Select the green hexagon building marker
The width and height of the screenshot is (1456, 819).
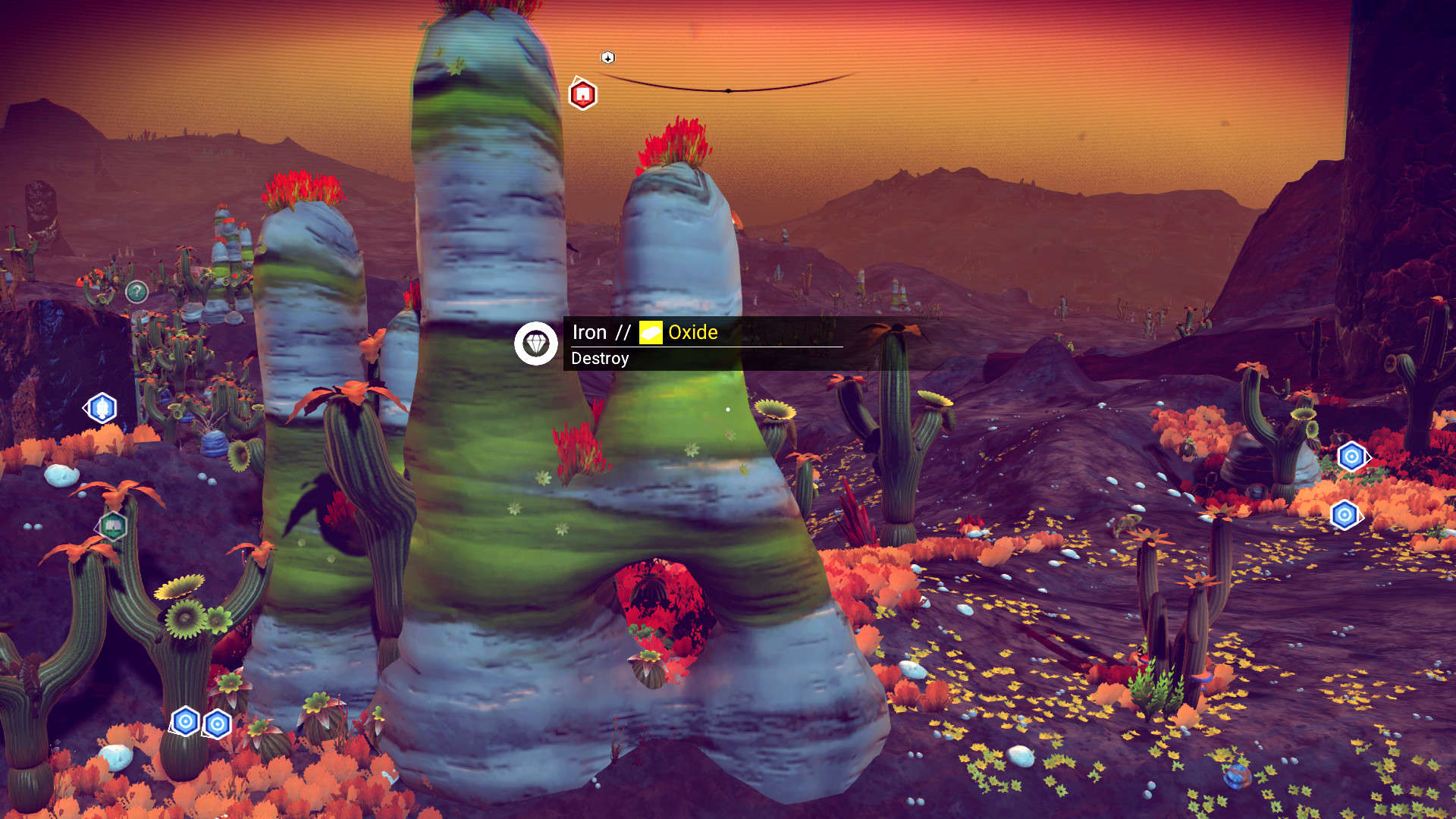point(112,526)
